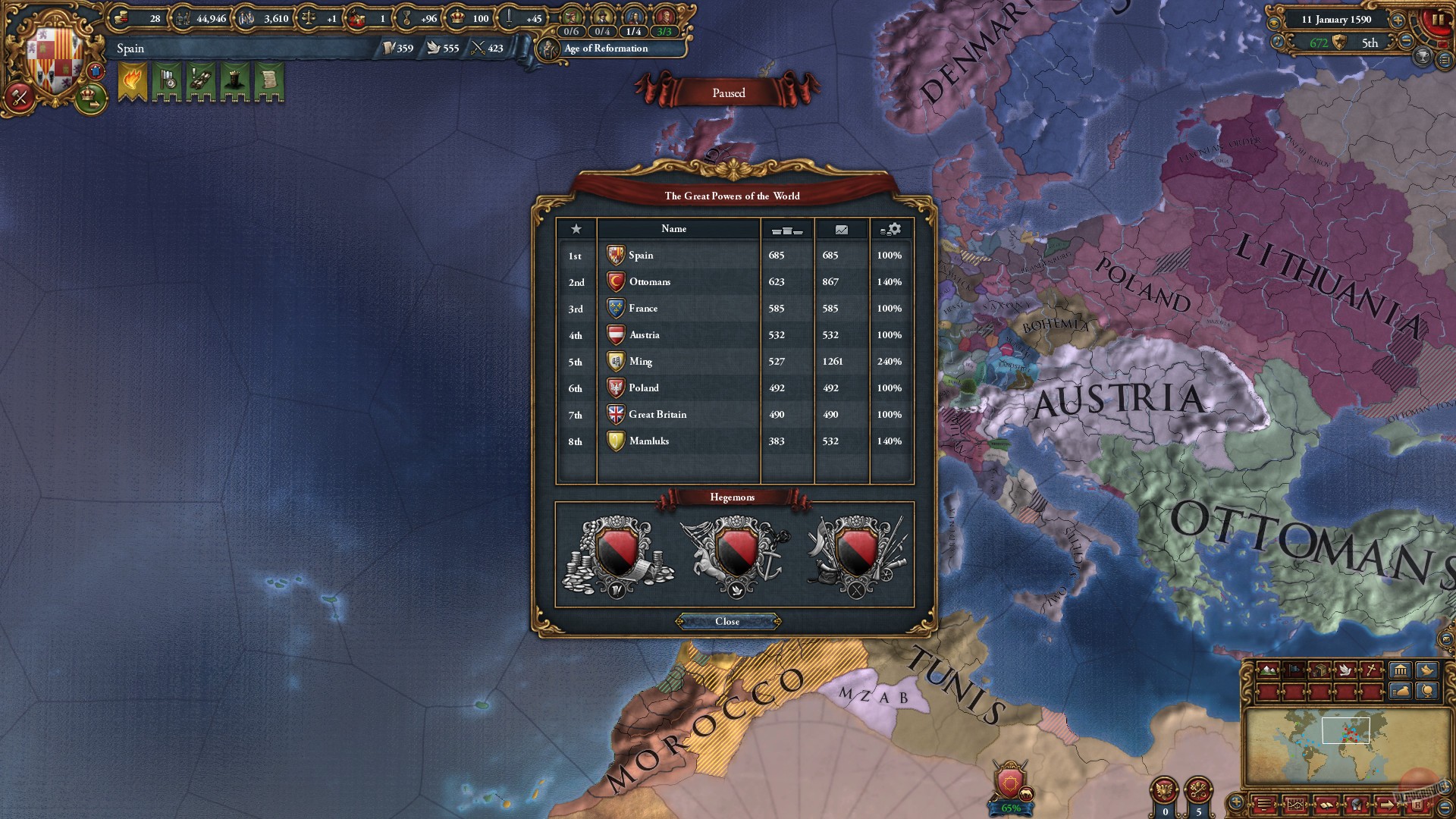Open find province with the globe icon
The width and height of the screenshot is (1456, 819).
pos(1426,692)
